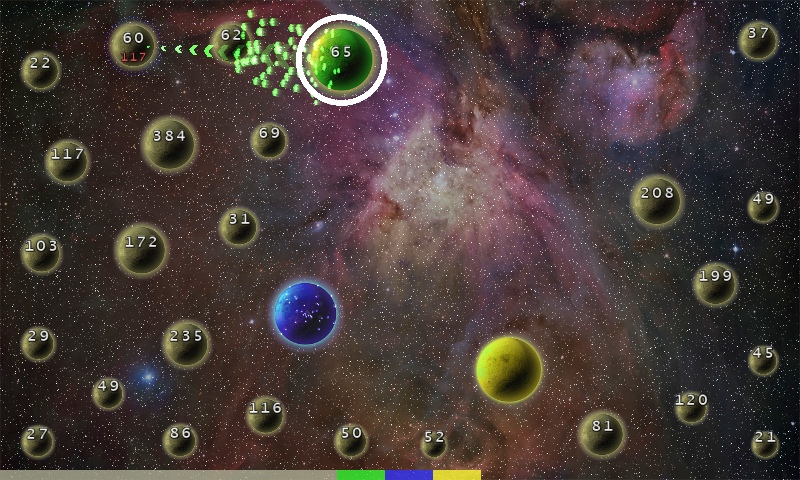Pick the neutral planet numbered 37

(758, 40)
